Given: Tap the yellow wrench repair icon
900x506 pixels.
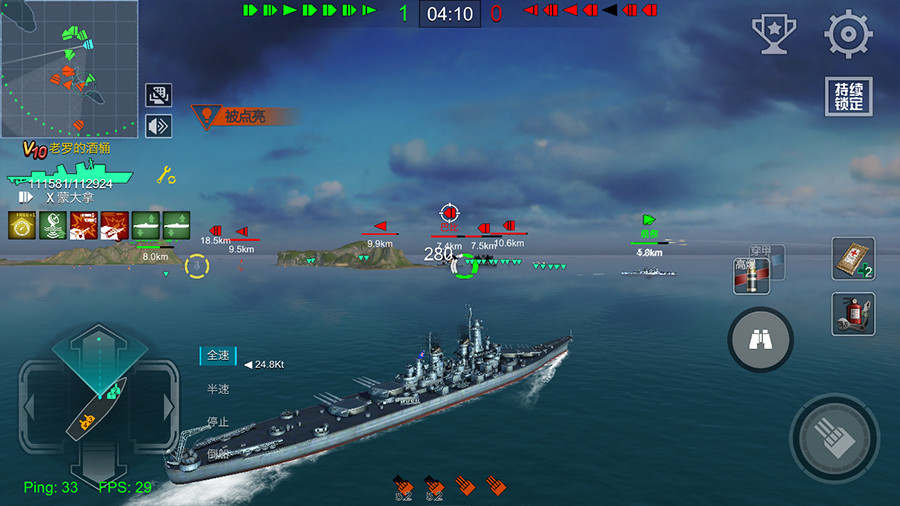Looking at the screenshot, I should pyautogui.click(x=166, y=176).
